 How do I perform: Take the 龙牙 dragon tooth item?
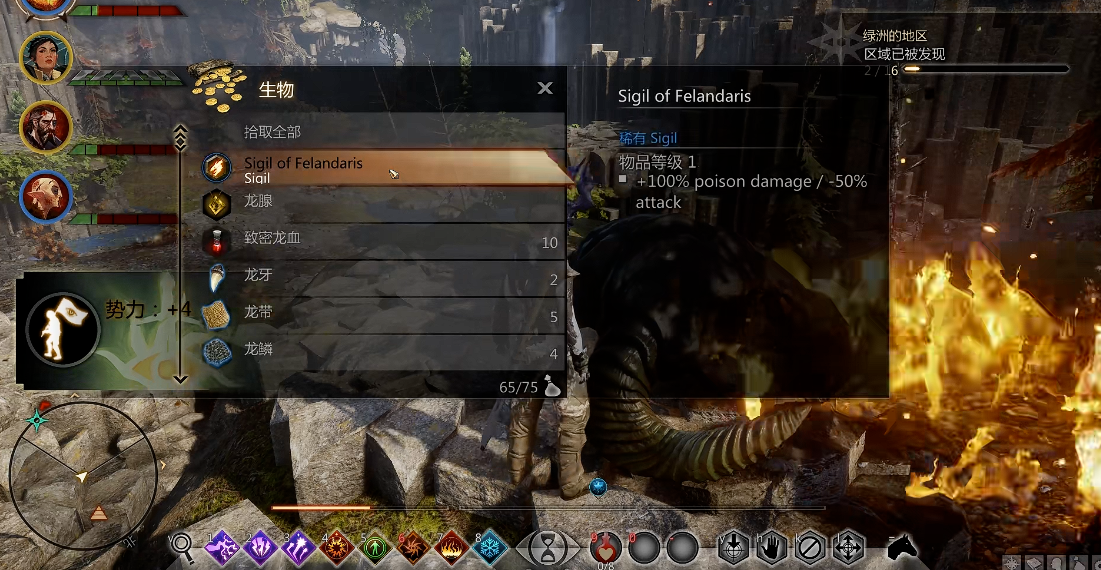tap(380, 277)
